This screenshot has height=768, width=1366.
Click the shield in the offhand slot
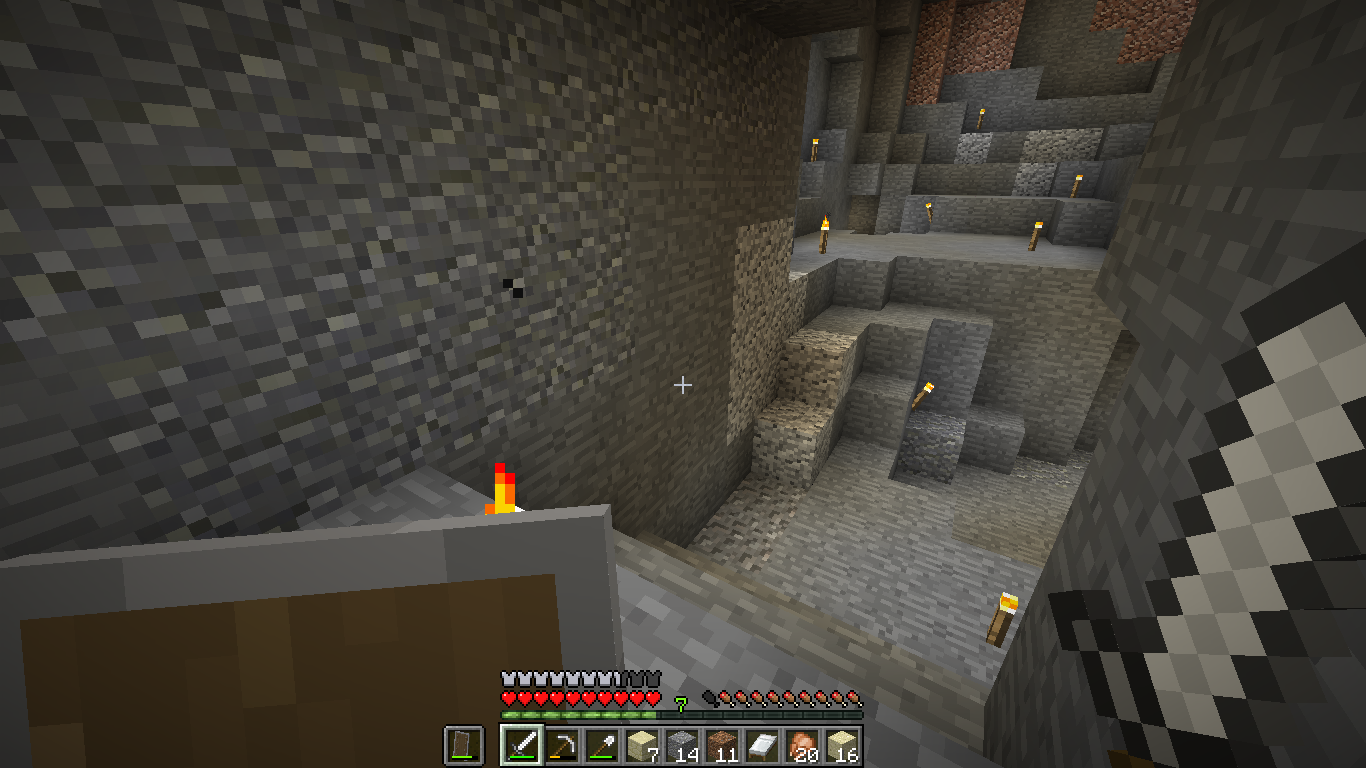(464, 746)
